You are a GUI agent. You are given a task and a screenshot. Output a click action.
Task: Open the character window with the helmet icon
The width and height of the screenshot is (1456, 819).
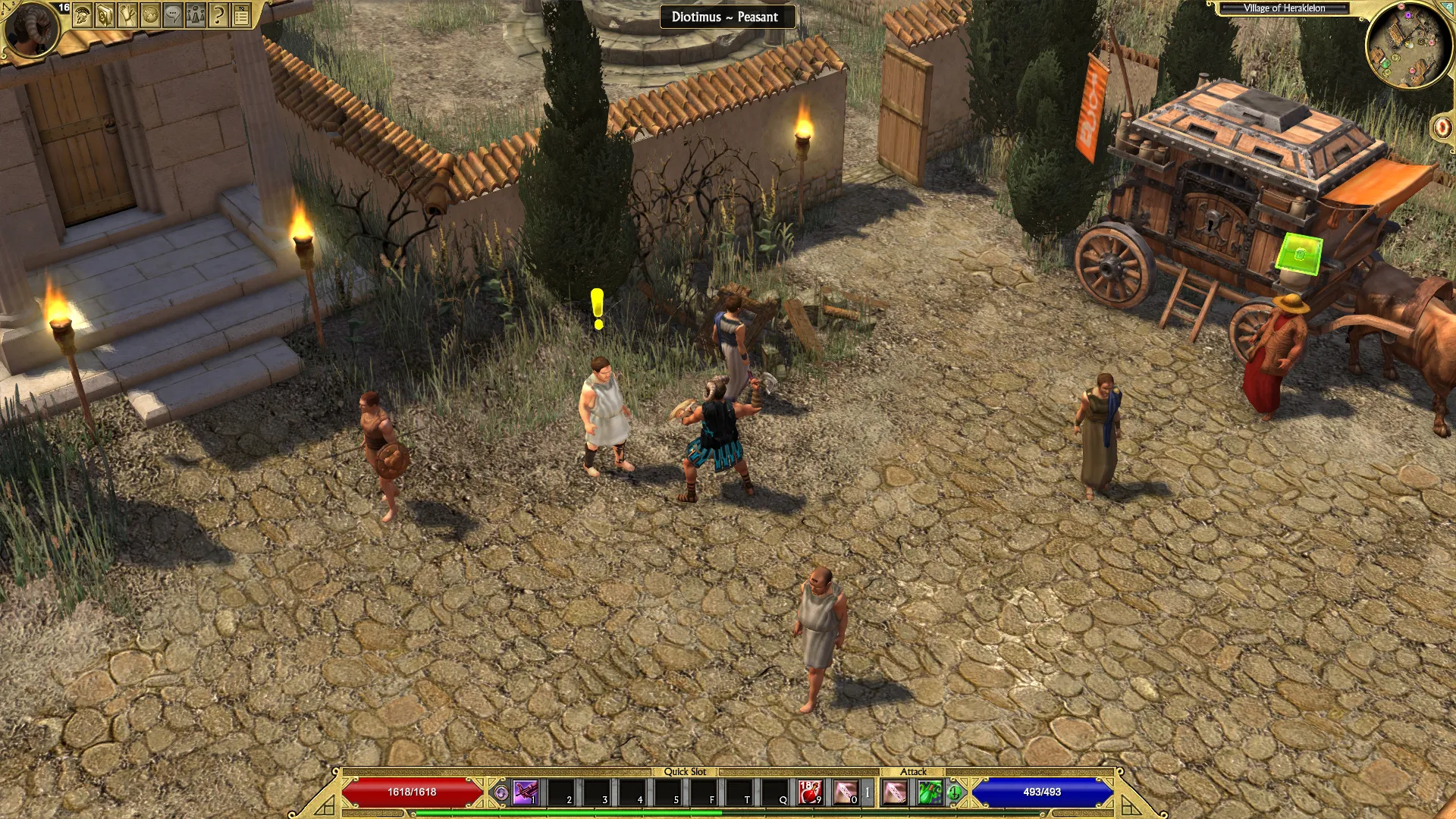pos(83,15)
